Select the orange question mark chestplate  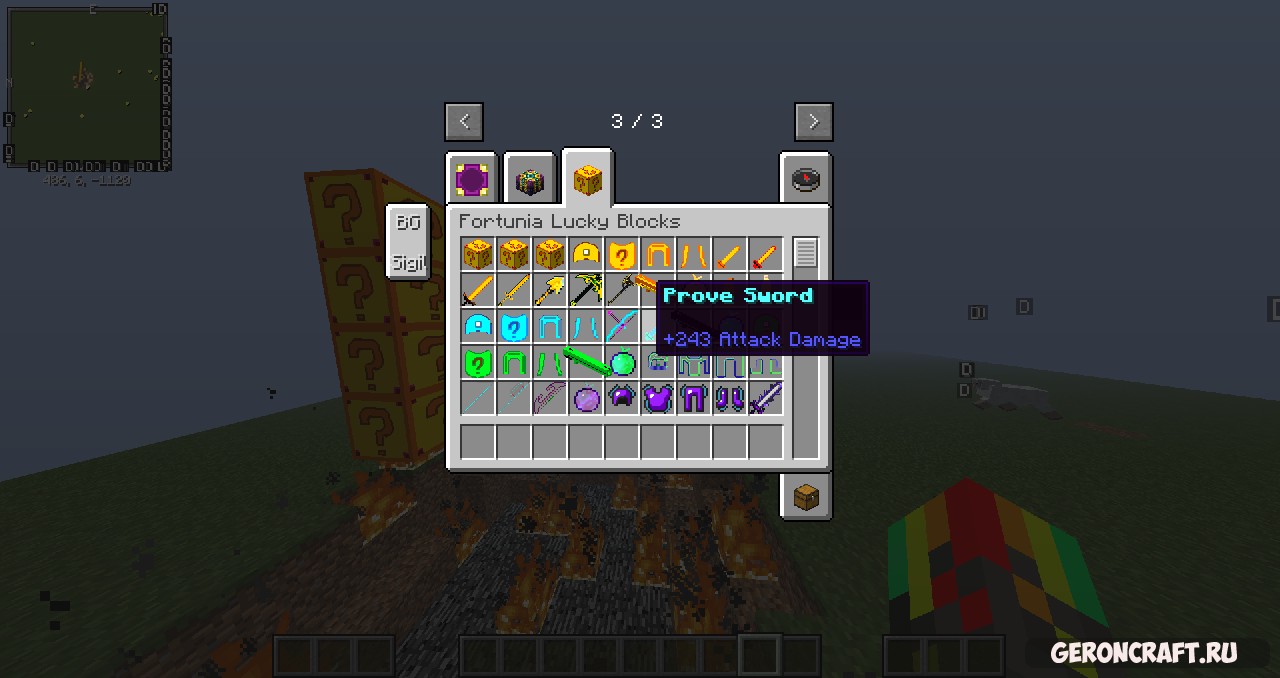[x=622, y=255]
